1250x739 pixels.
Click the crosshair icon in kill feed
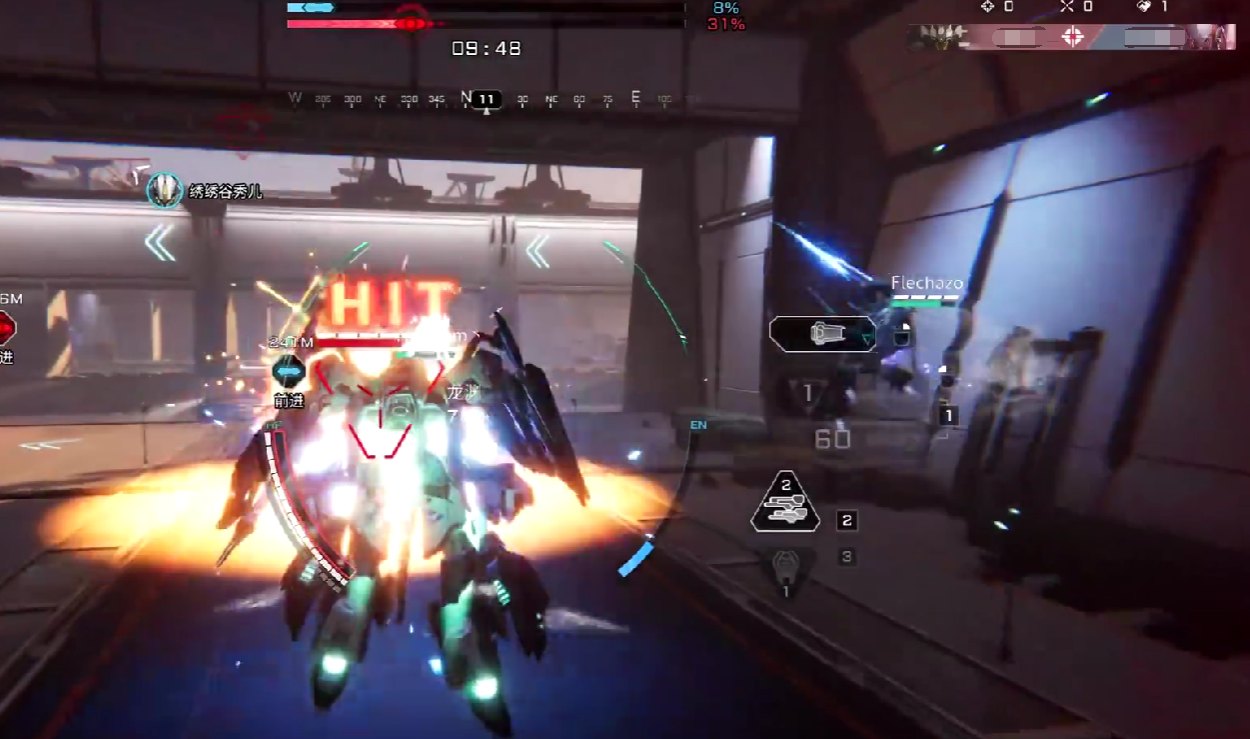click(x=1073, y=37)
